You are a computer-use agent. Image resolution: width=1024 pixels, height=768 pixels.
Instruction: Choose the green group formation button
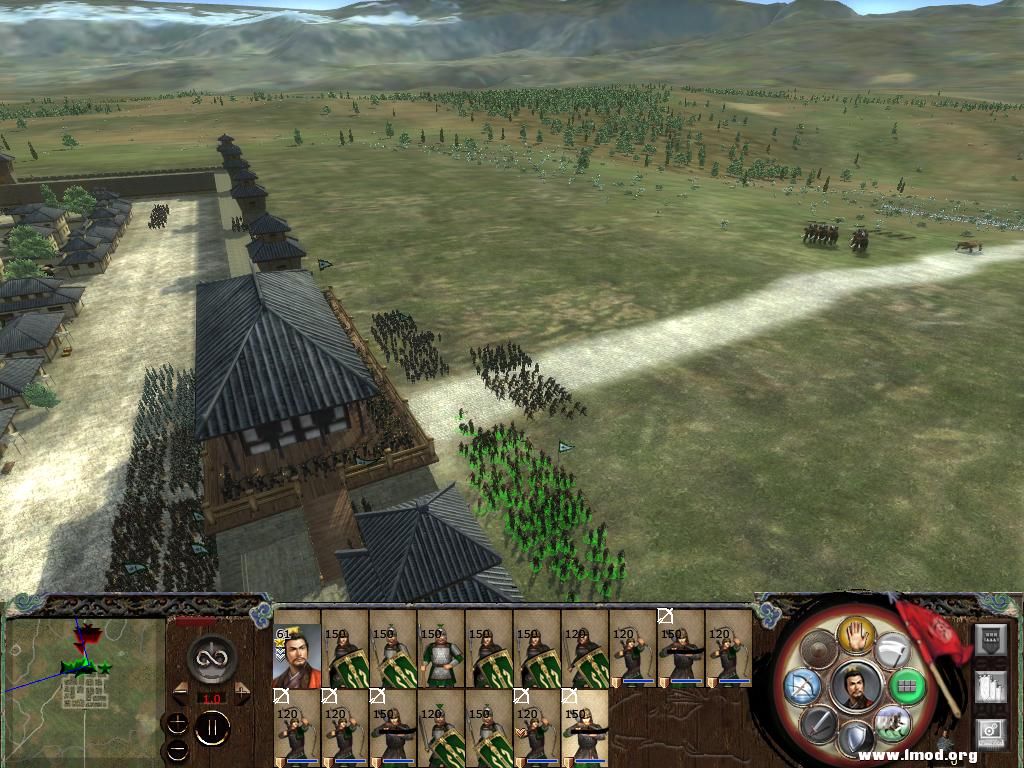point(907,686)
